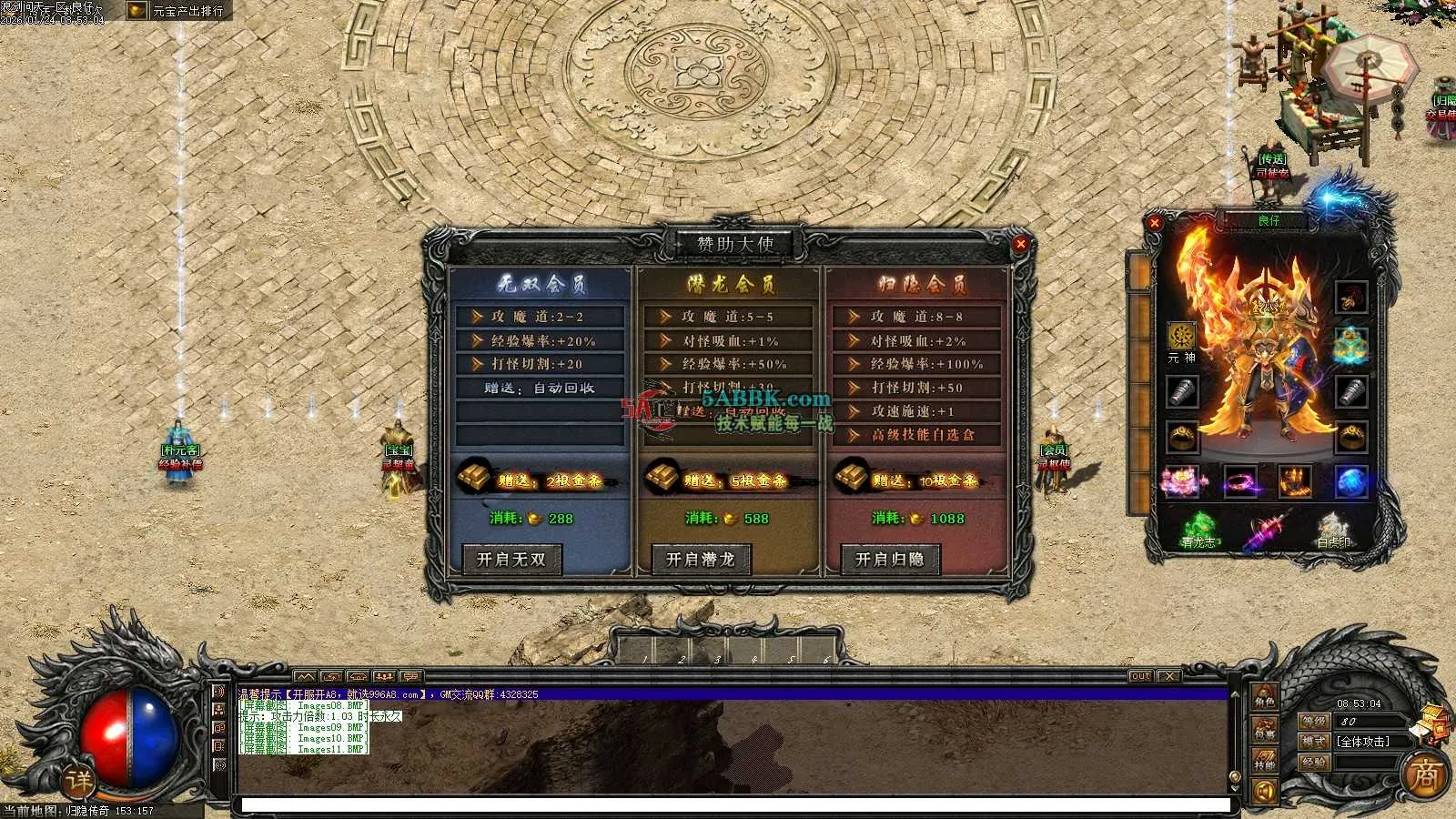The image size is (1456, 819).
Task: Close the 赞助大使 sponsor window
Action: pyautogui.click(x=1020, y=244)
